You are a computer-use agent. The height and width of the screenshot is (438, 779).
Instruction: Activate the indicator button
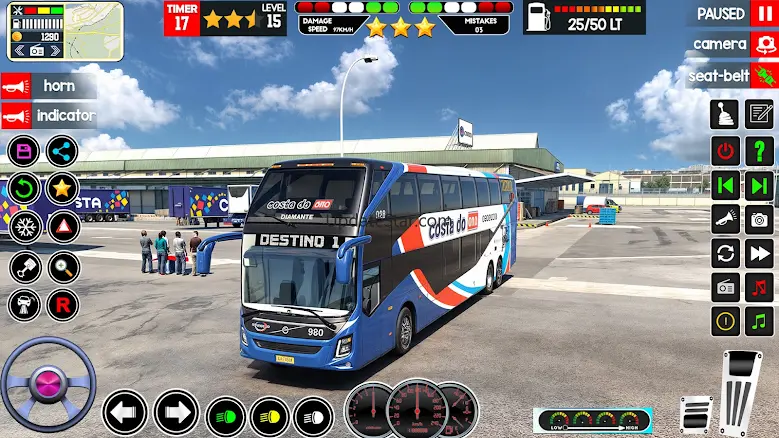[52, 116]
